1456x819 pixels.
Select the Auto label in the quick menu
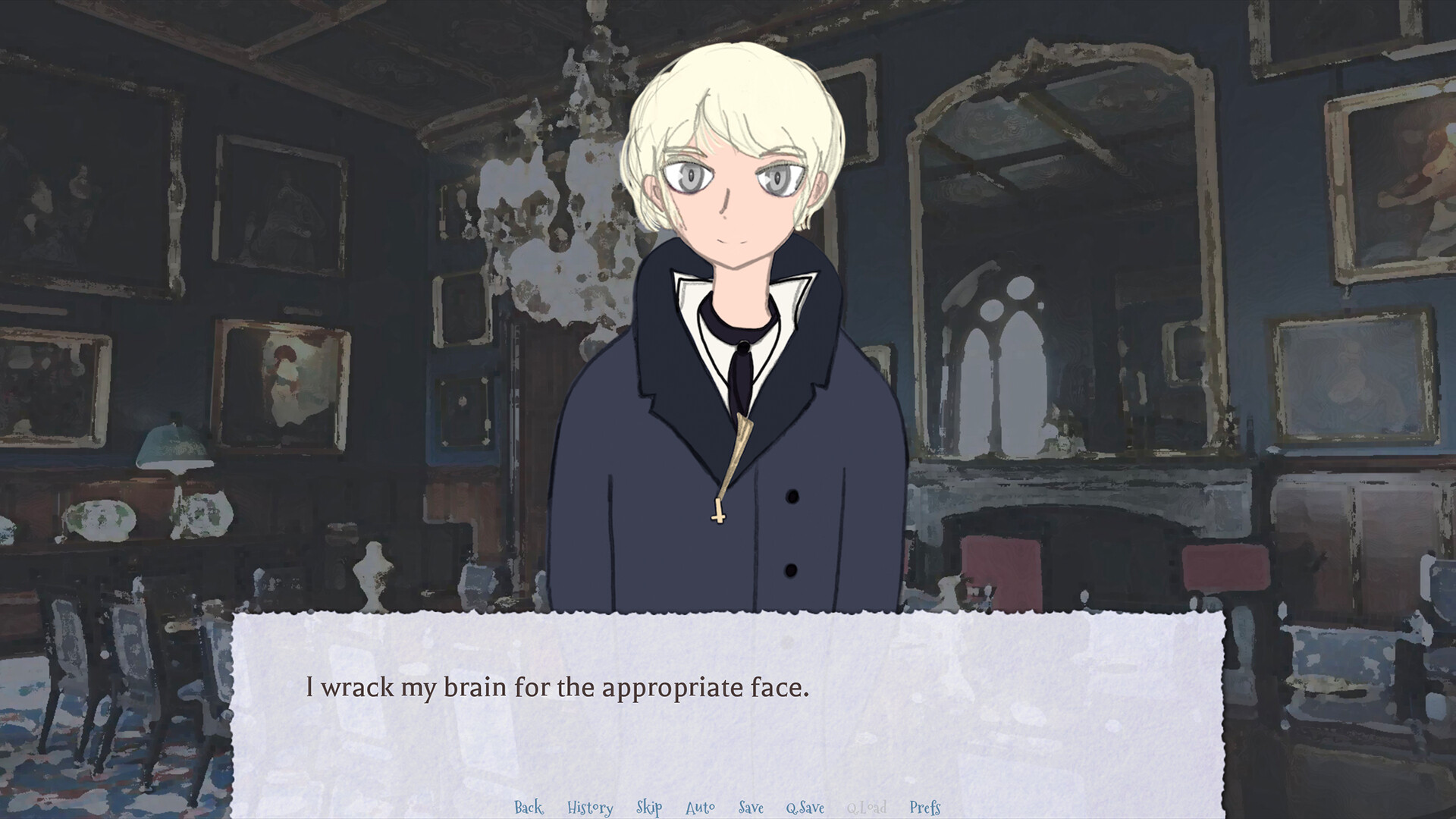[x=700, y=808]
